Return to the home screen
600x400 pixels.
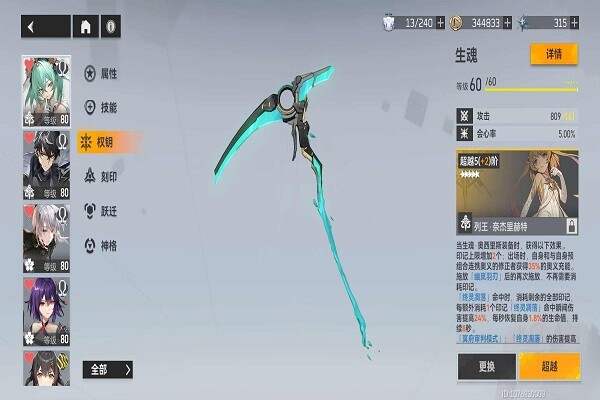point(86,27)
